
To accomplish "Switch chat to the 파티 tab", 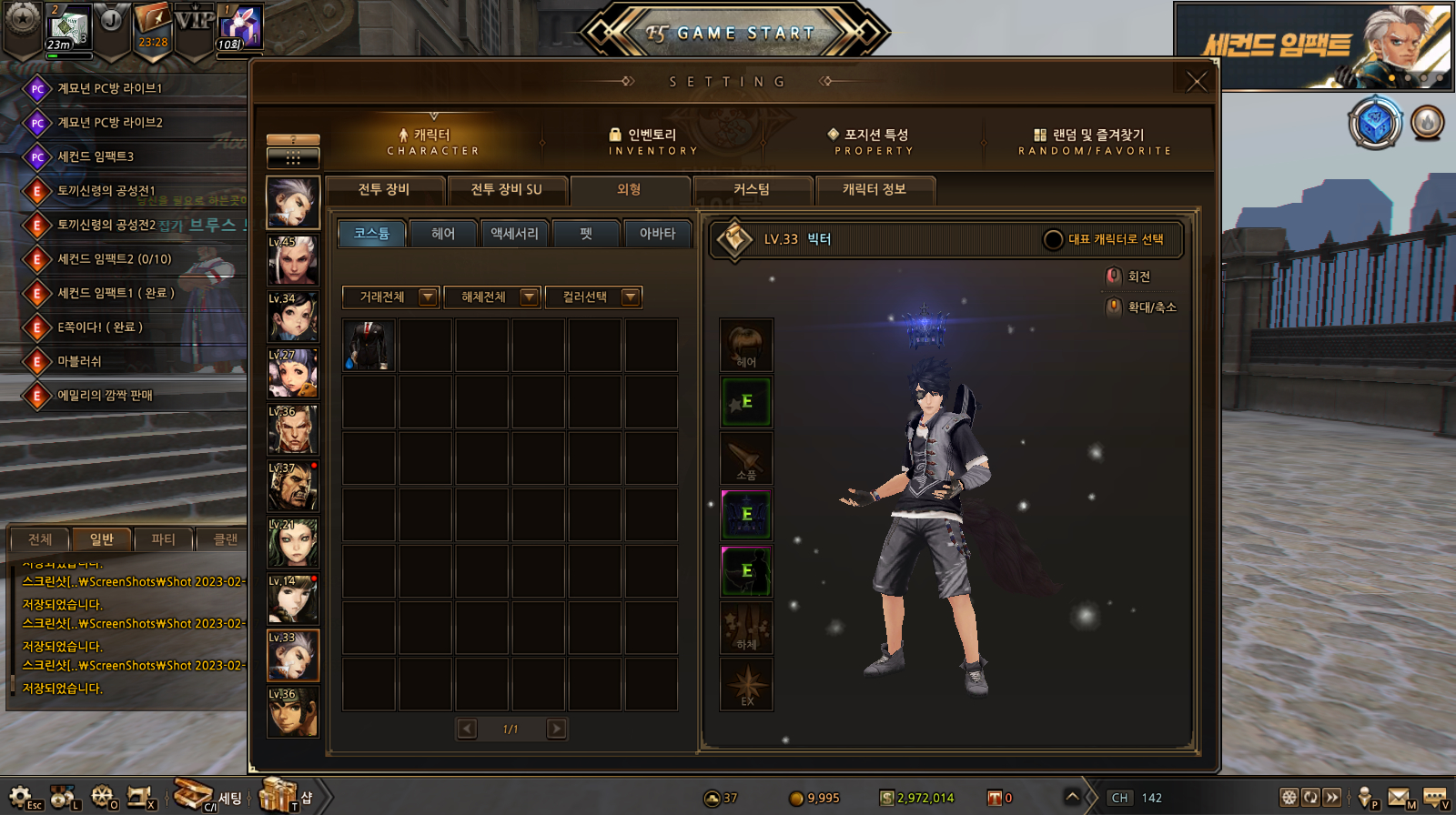I will (163, 539).
